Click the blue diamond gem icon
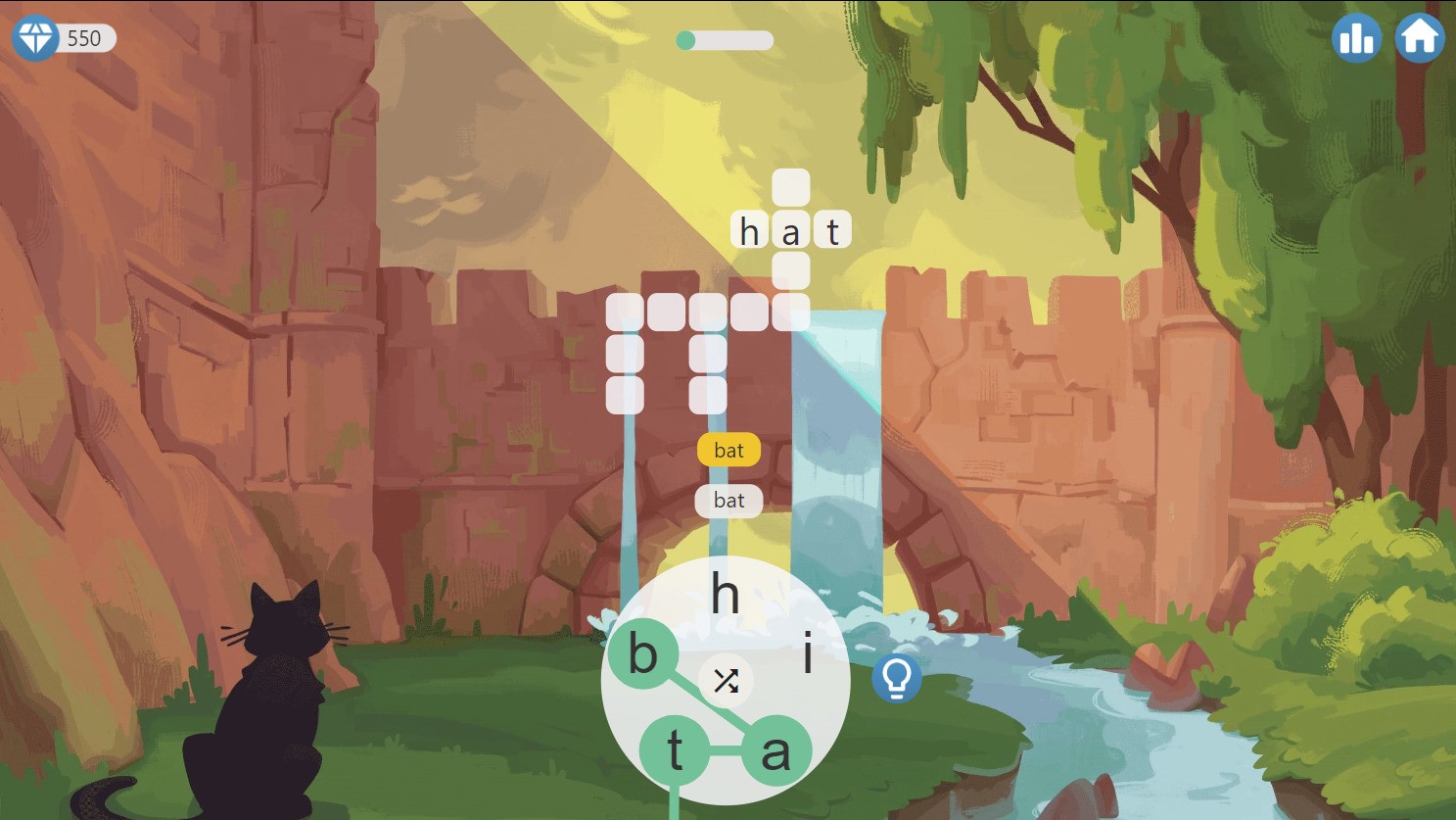The image size is (1456, 820). 35,38
